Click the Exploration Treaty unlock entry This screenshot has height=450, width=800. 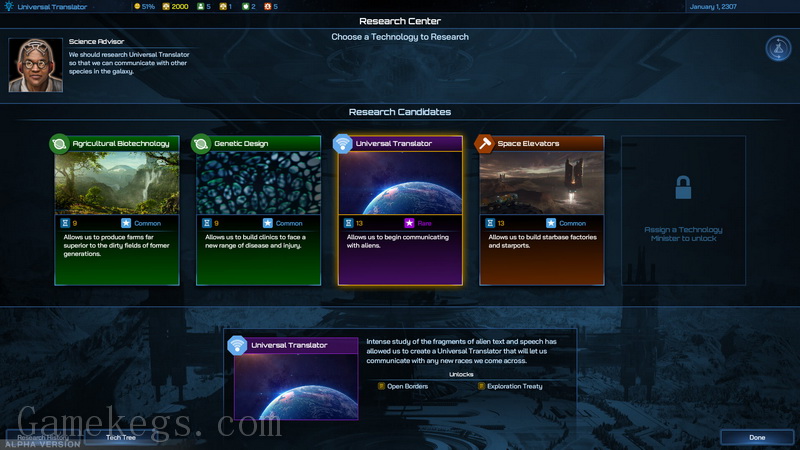point(514,385)
